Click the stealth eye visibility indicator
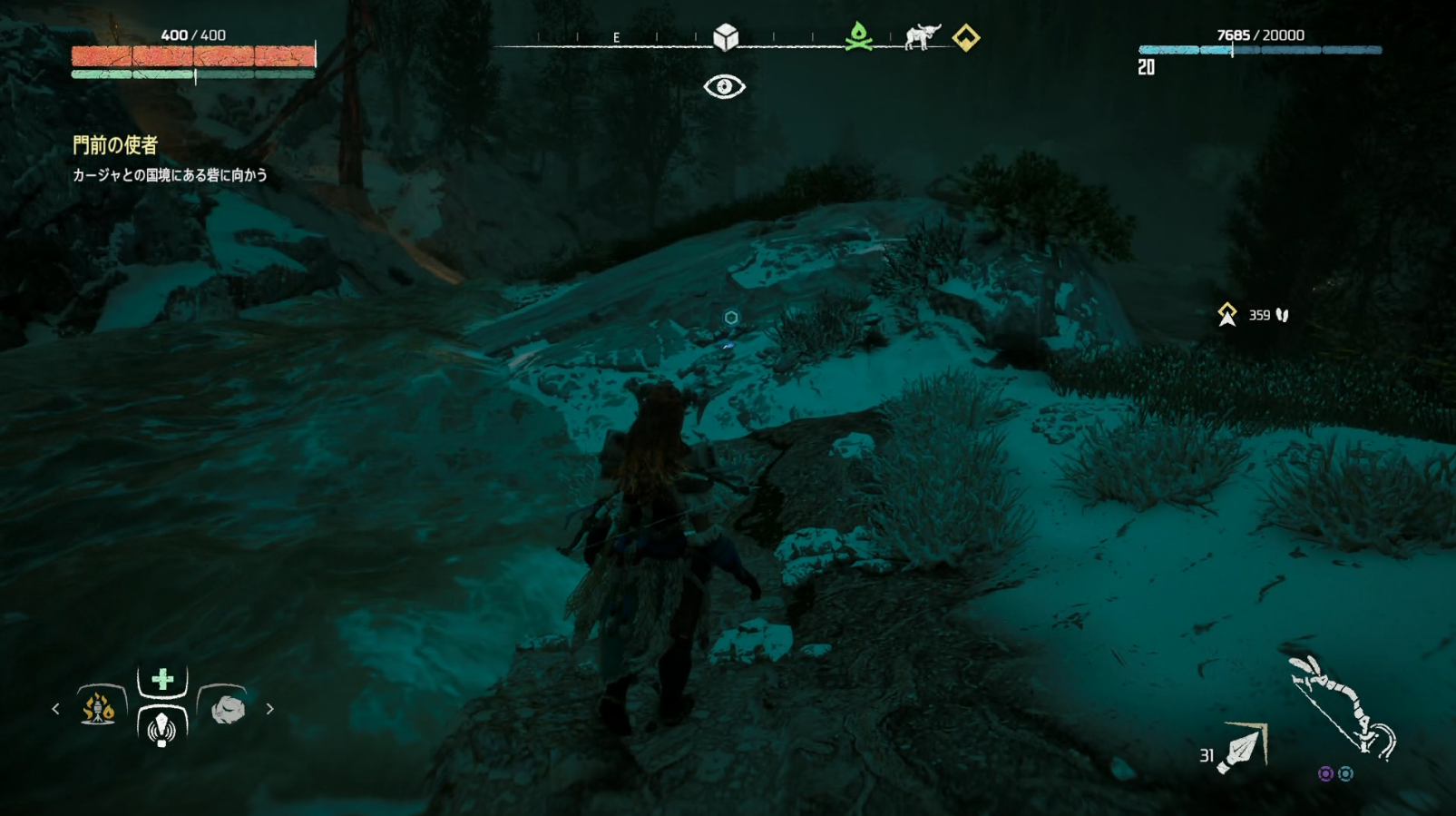The width and height of the screenshot is (1456, 816). click(724, 87)
